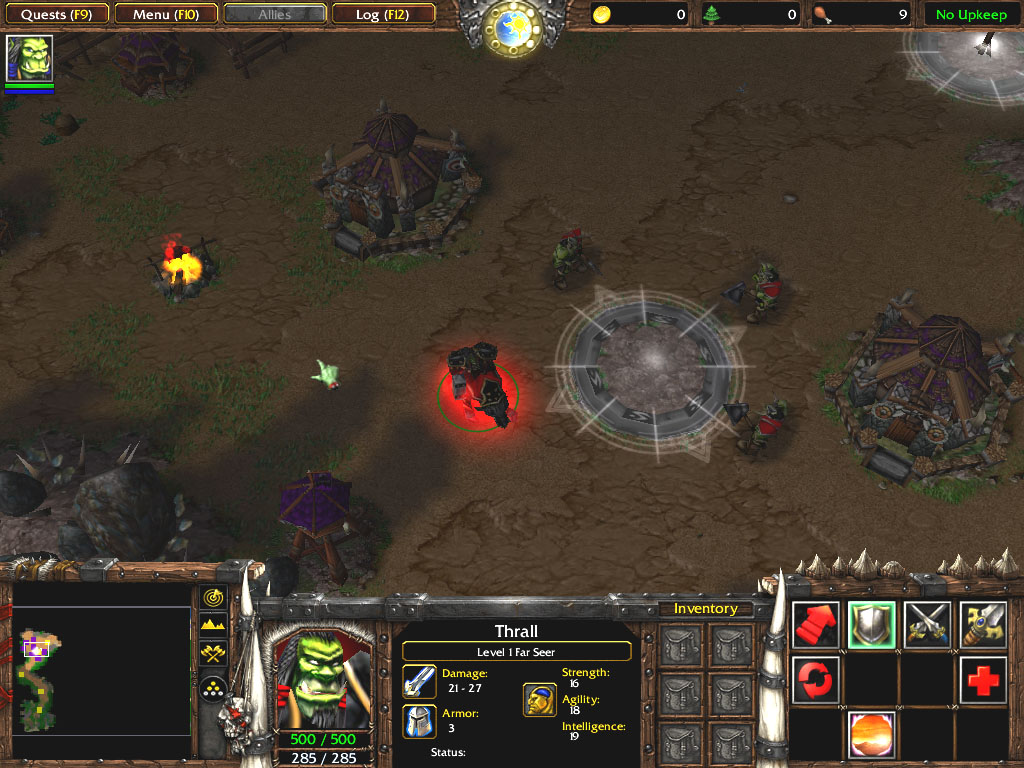Open the message Log (F12)
Viewport: 1024px width, 768px height.
point(382,14)
